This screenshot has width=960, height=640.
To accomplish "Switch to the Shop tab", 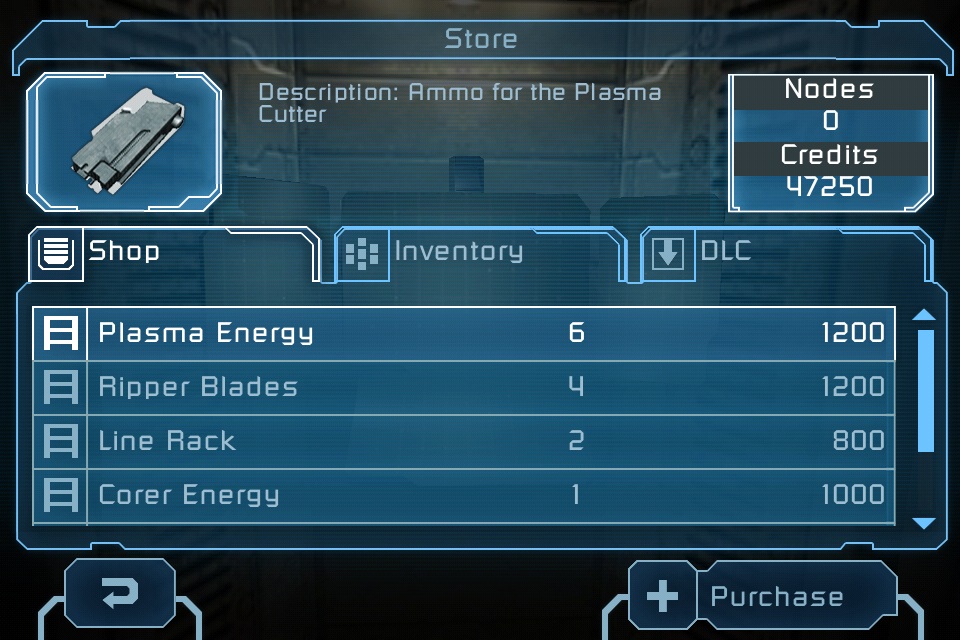I will (170, 251).
